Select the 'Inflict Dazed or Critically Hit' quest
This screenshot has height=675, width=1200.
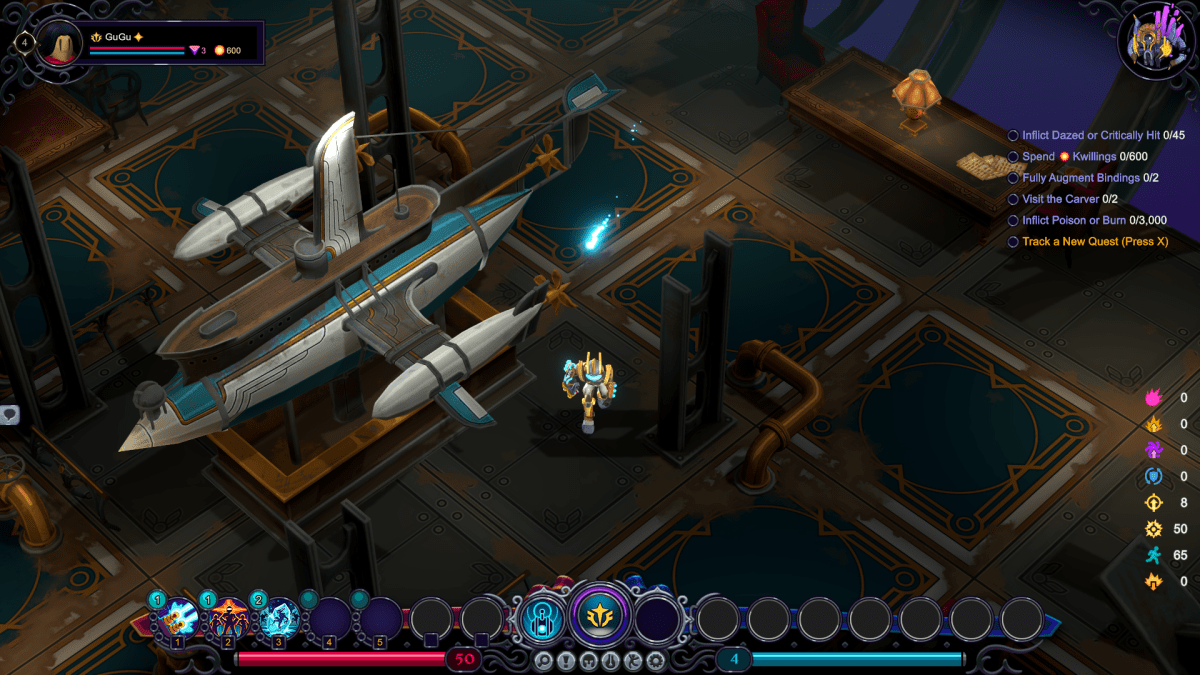tap(1095, 135)
